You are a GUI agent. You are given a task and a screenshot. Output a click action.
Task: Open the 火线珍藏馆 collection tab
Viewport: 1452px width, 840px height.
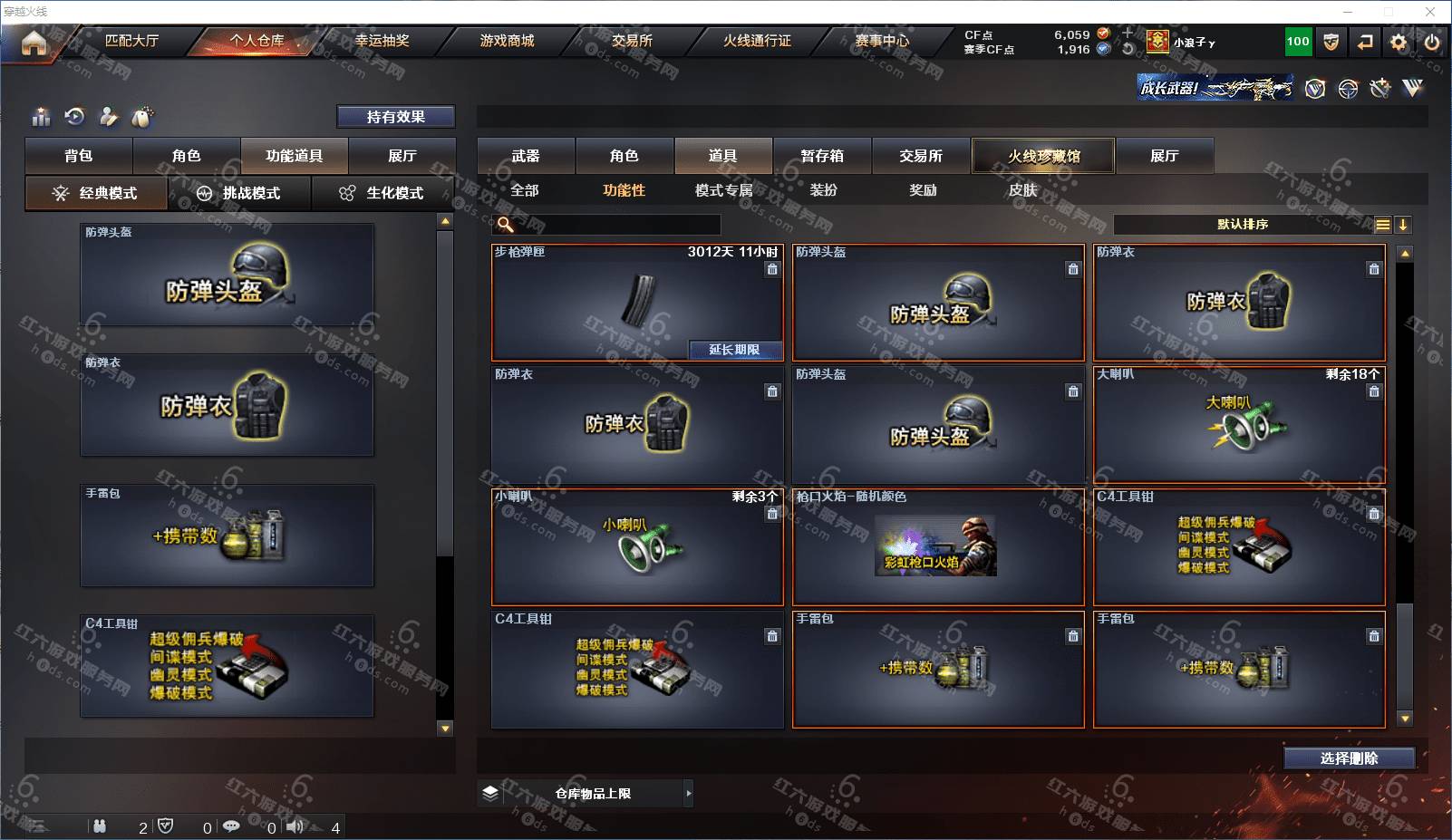pos(1043,156)
